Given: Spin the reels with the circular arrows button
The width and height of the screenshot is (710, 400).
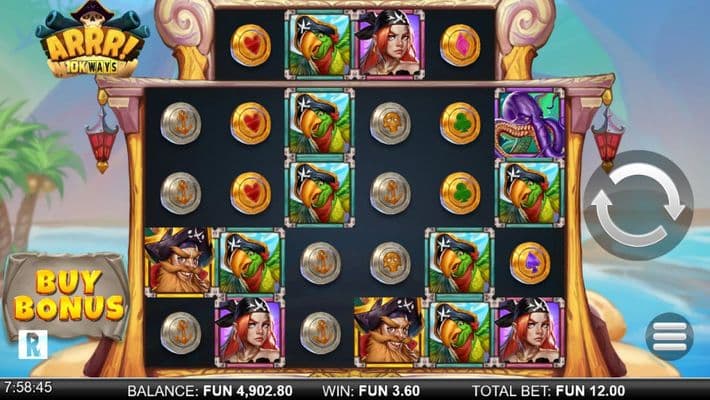Looking at the screenshot, I should (638, 206).
